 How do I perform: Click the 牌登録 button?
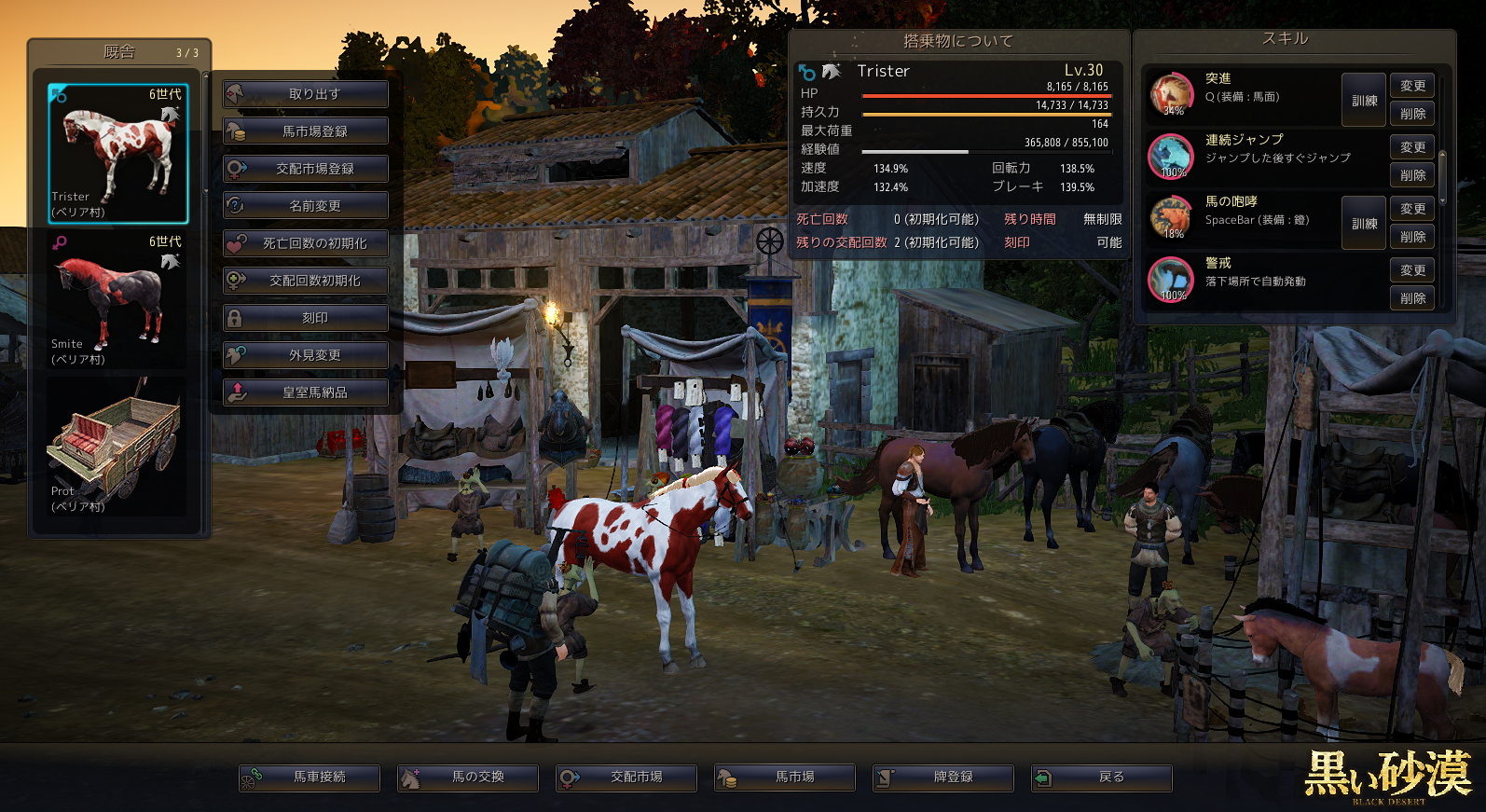pos(943,778)
